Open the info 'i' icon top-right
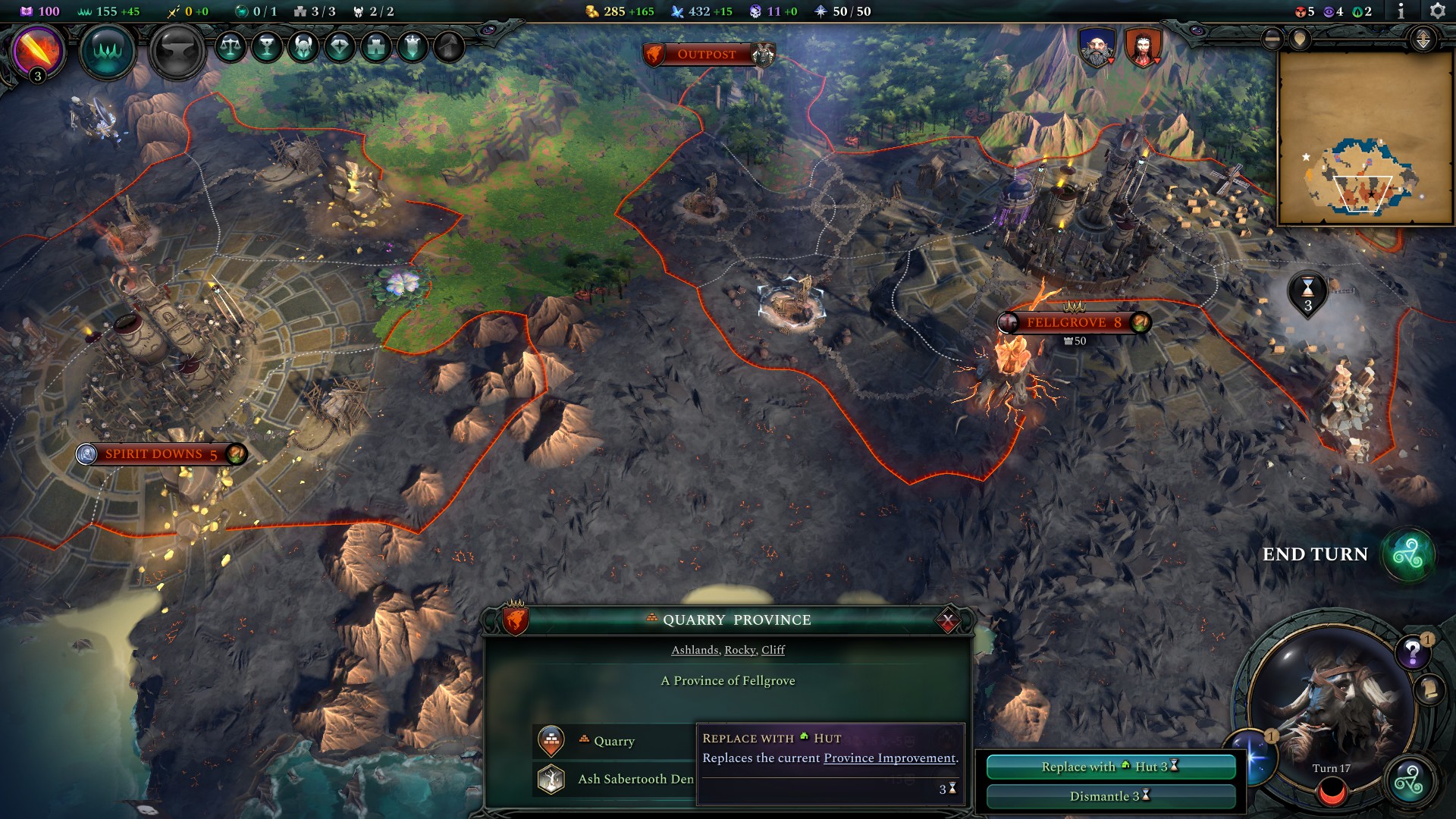 [x=1401, y=11]
